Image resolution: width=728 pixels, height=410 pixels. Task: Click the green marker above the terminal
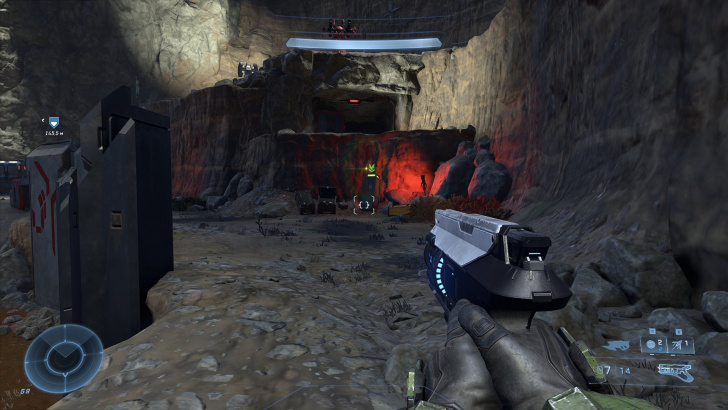pos(370,168)
